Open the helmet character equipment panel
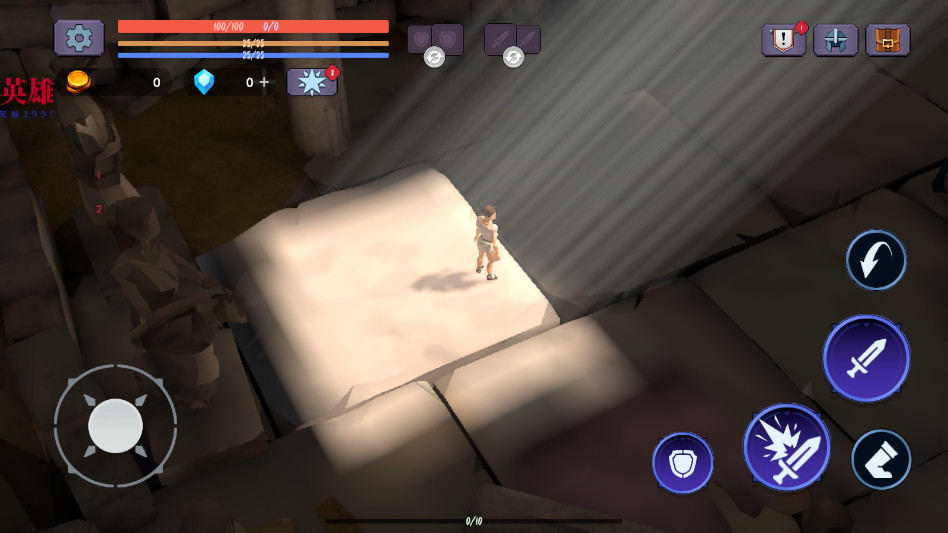Image resolution: width=948 pixels, height=533 pixels. click(835, 40)
